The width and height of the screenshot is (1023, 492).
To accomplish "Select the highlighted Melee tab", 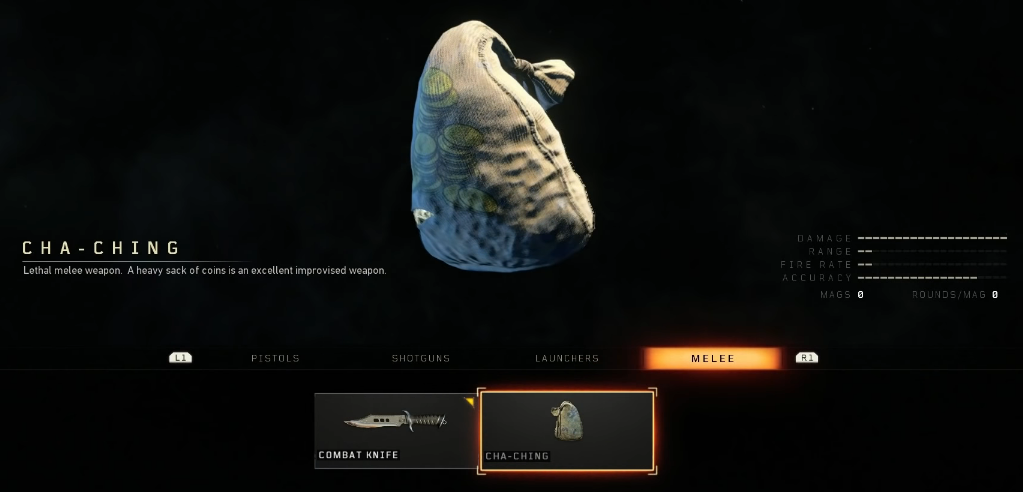I will click(712, 358).
